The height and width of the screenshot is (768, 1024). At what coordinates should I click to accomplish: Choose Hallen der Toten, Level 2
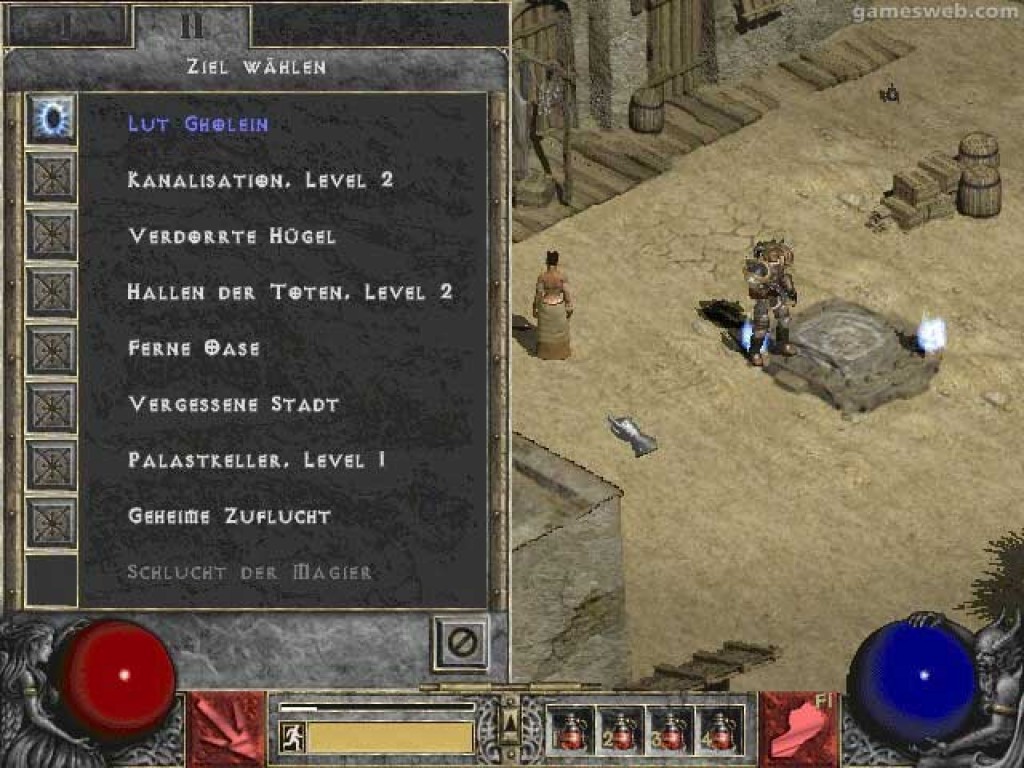pyautogui.click(x=290, y=292)
